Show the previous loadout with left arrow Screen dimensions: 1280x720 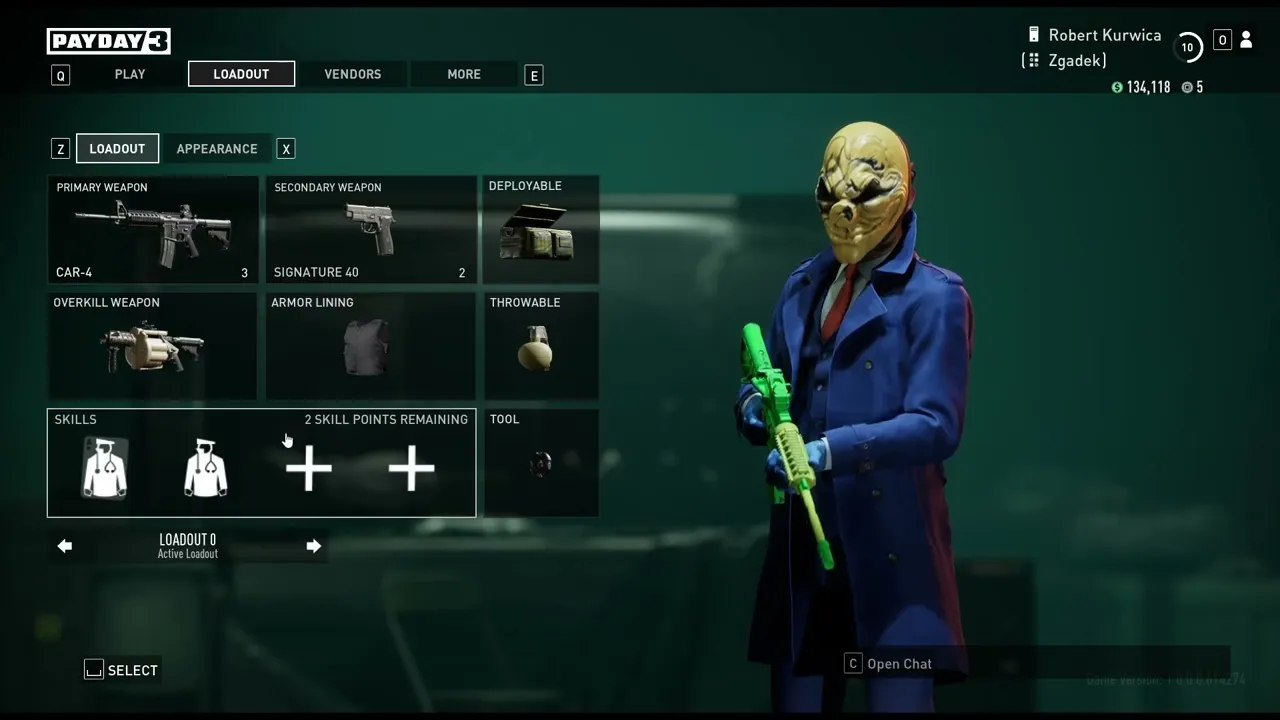[x=65, y=546]
